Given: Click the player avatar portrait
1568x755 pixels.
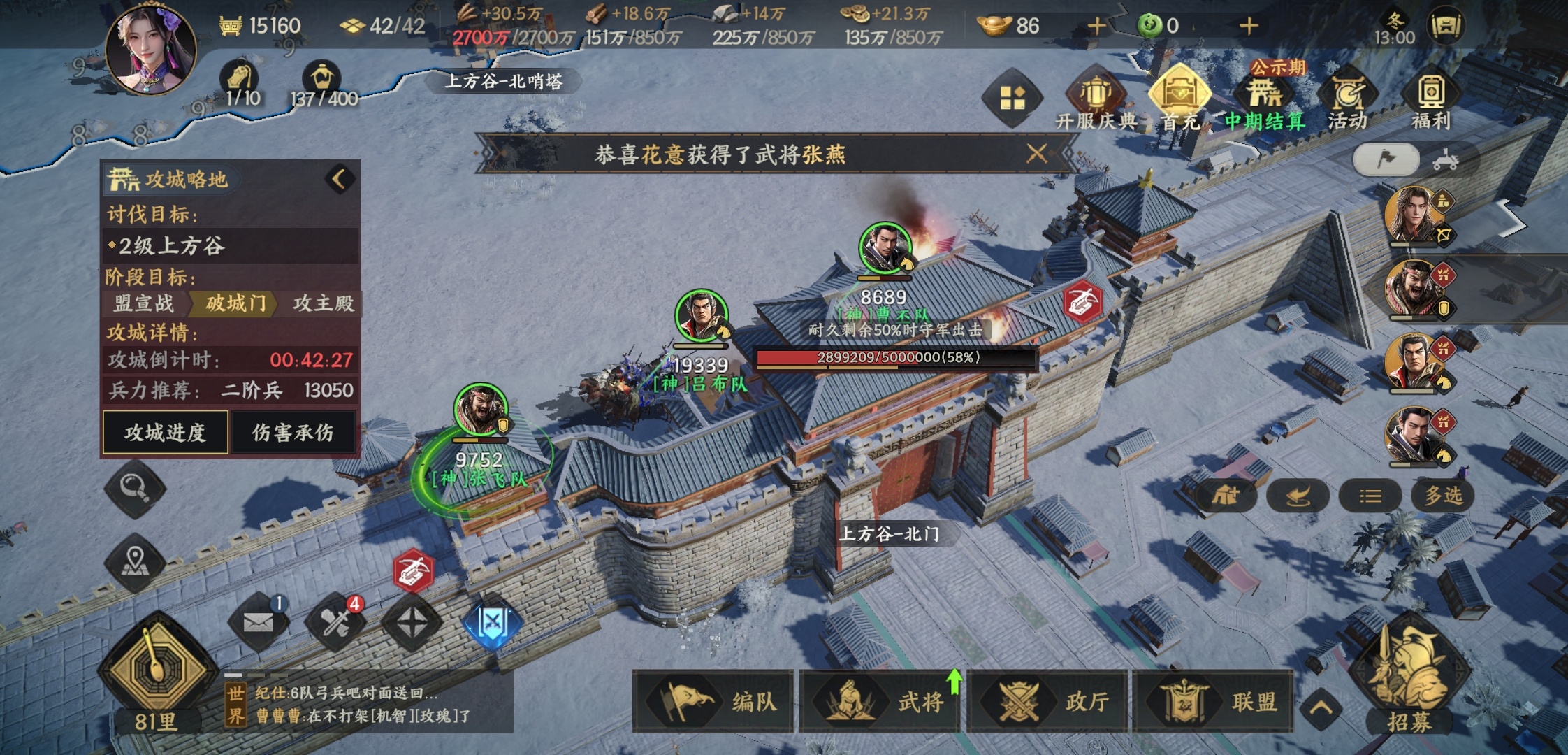Looking at the screenshot, I should [x=150, y=49].
